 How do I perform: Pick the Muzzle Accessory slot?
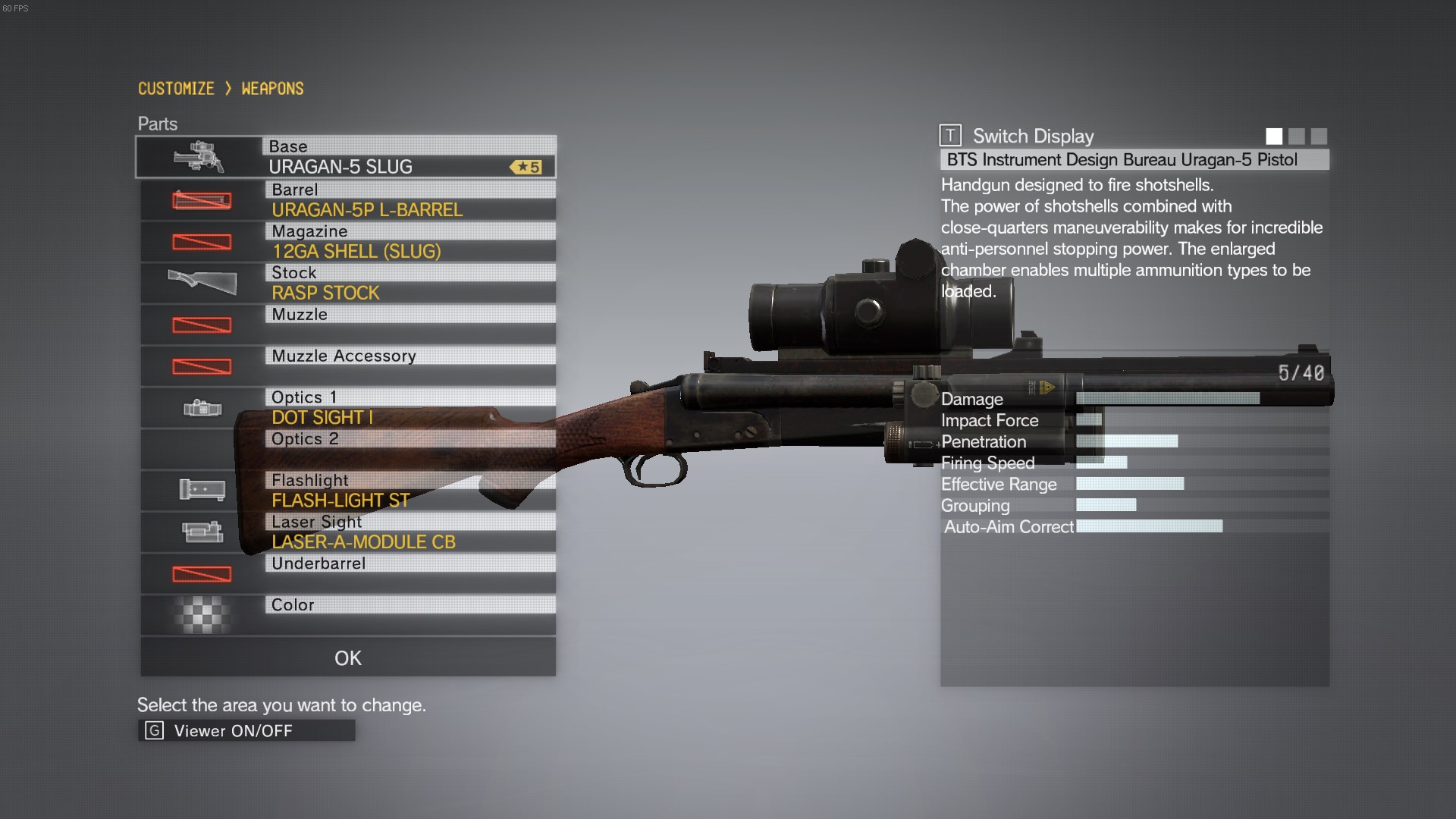point(347,366)
